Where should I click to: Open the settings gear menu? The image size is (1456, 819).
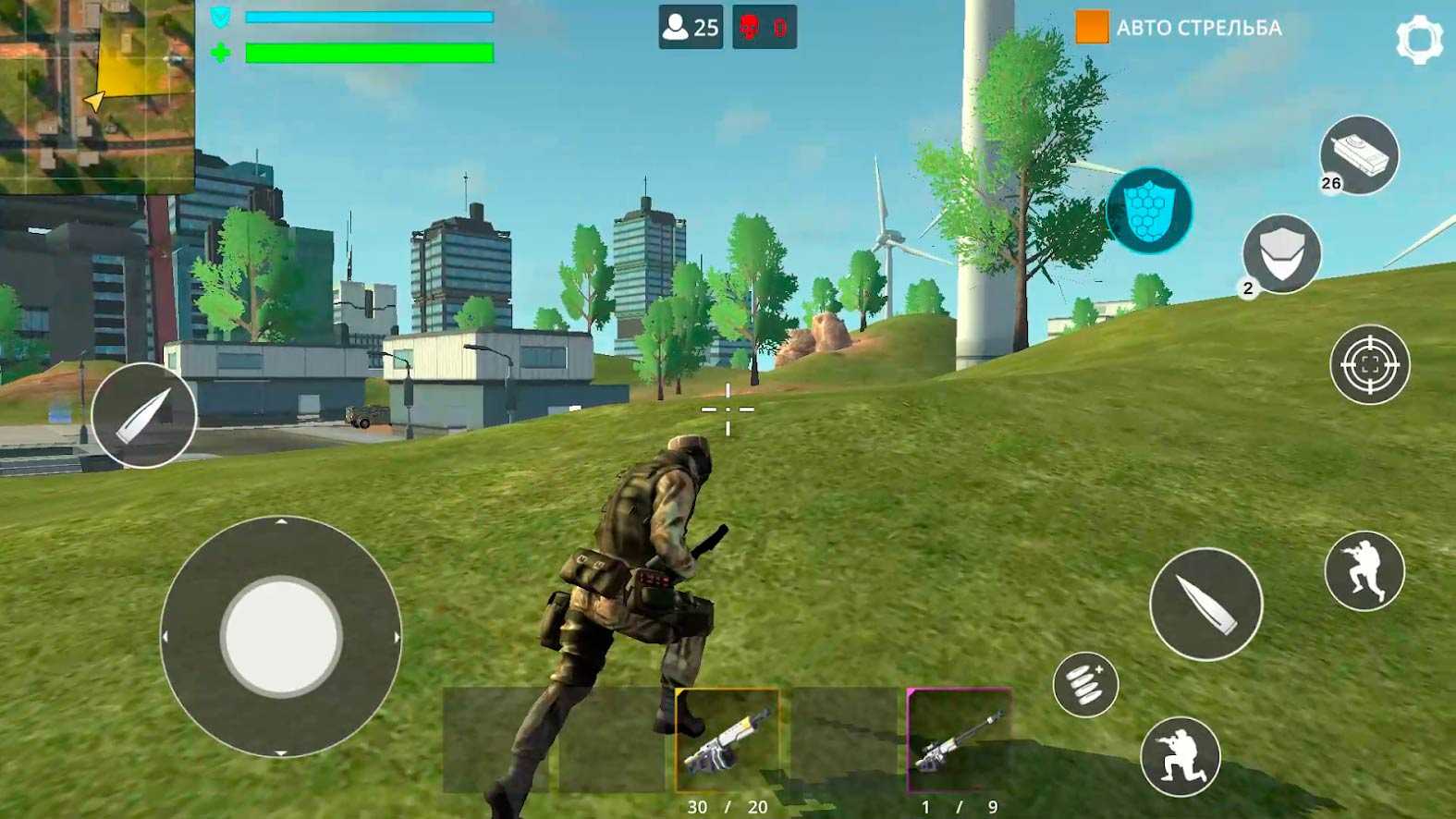coord(1418,39)
